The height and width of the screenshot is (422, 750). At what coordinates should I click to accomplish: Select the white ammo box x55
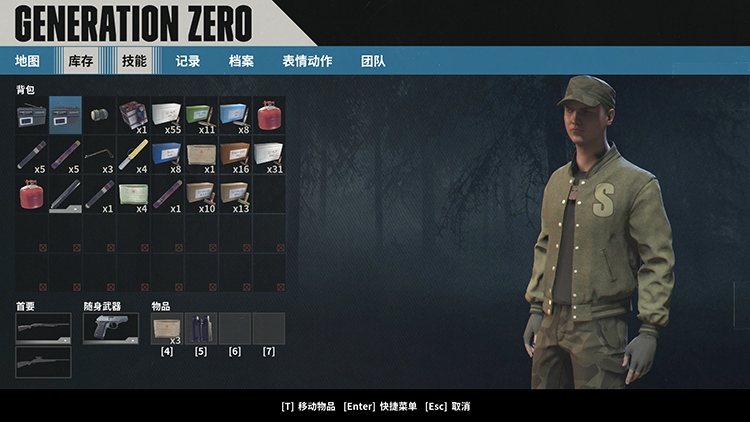tap(167, 115)
